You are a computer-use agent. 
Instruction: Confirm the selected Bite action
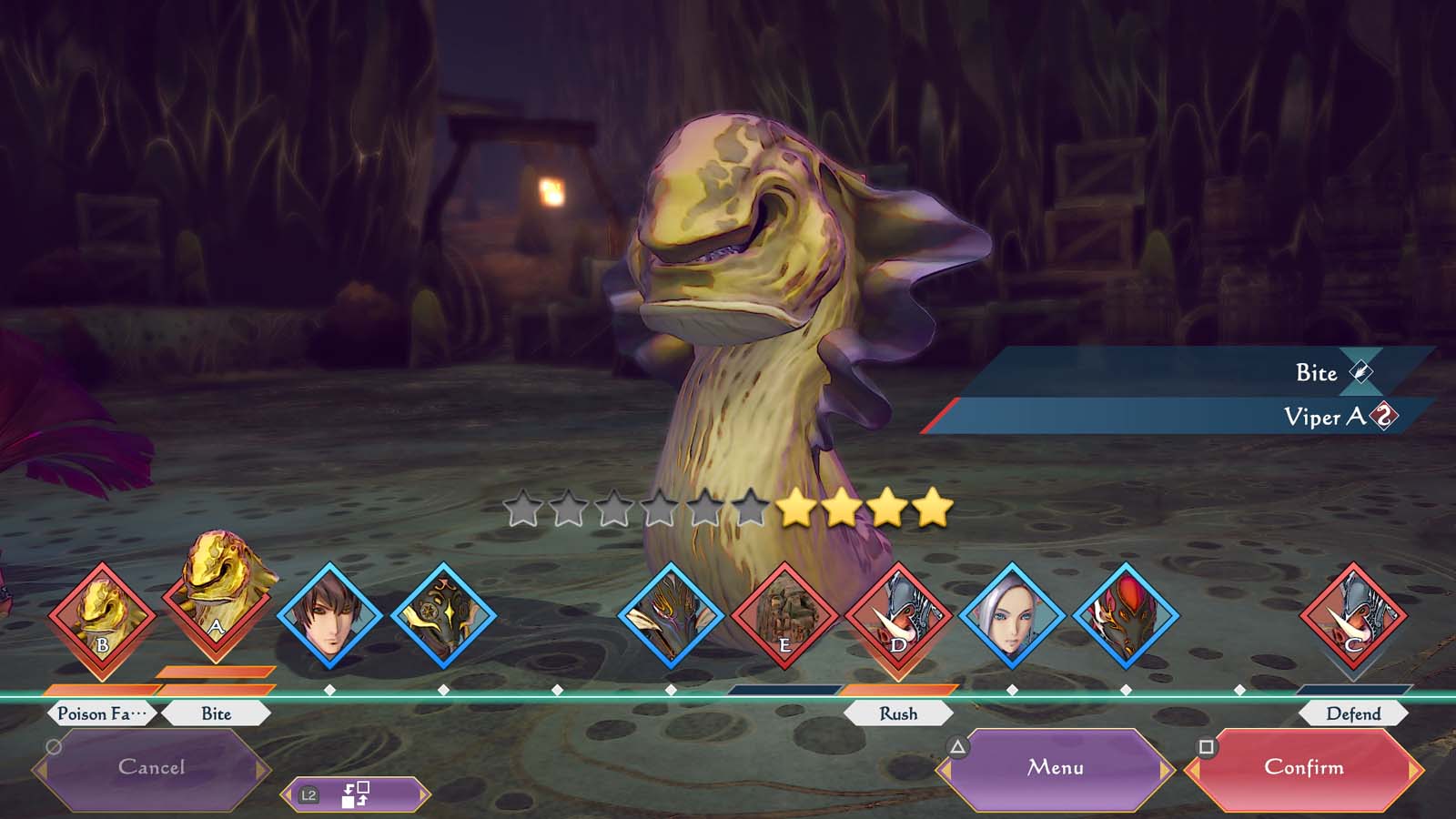pos(1303,768)
